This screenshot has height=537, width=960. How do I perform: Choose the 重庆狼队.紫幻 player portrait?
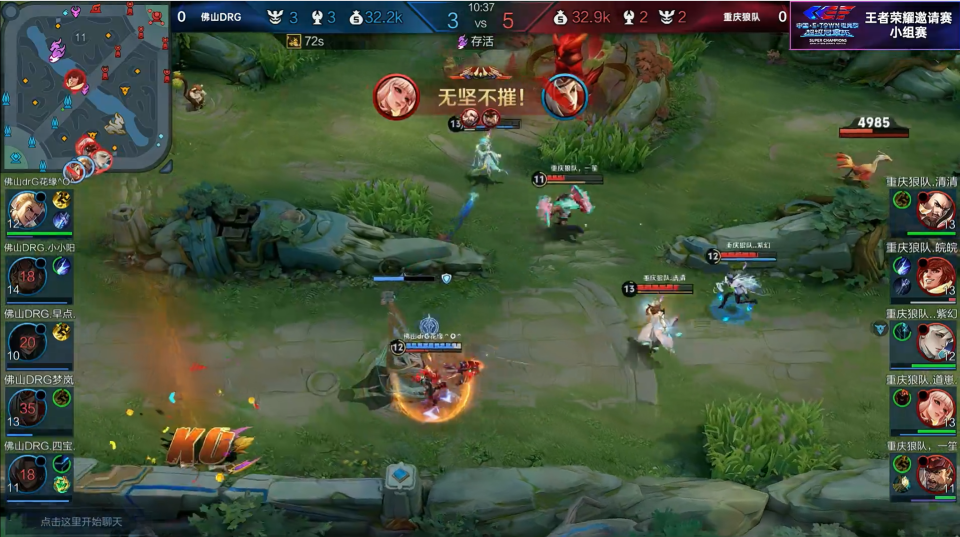click(x=935, y=342)
